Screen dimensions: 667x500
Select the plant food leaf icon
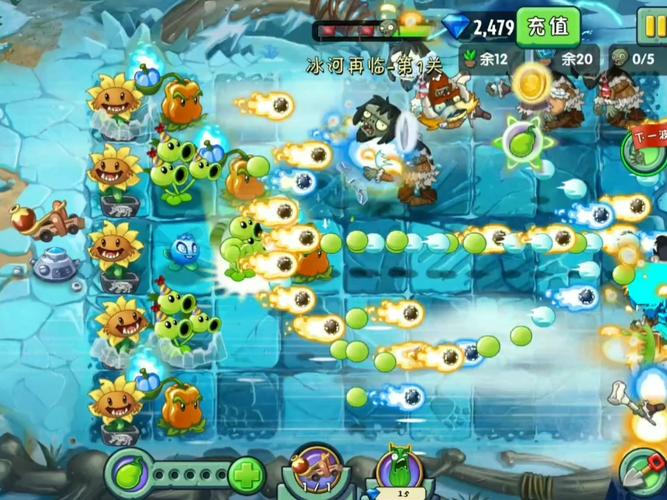[x=129, y=472]
